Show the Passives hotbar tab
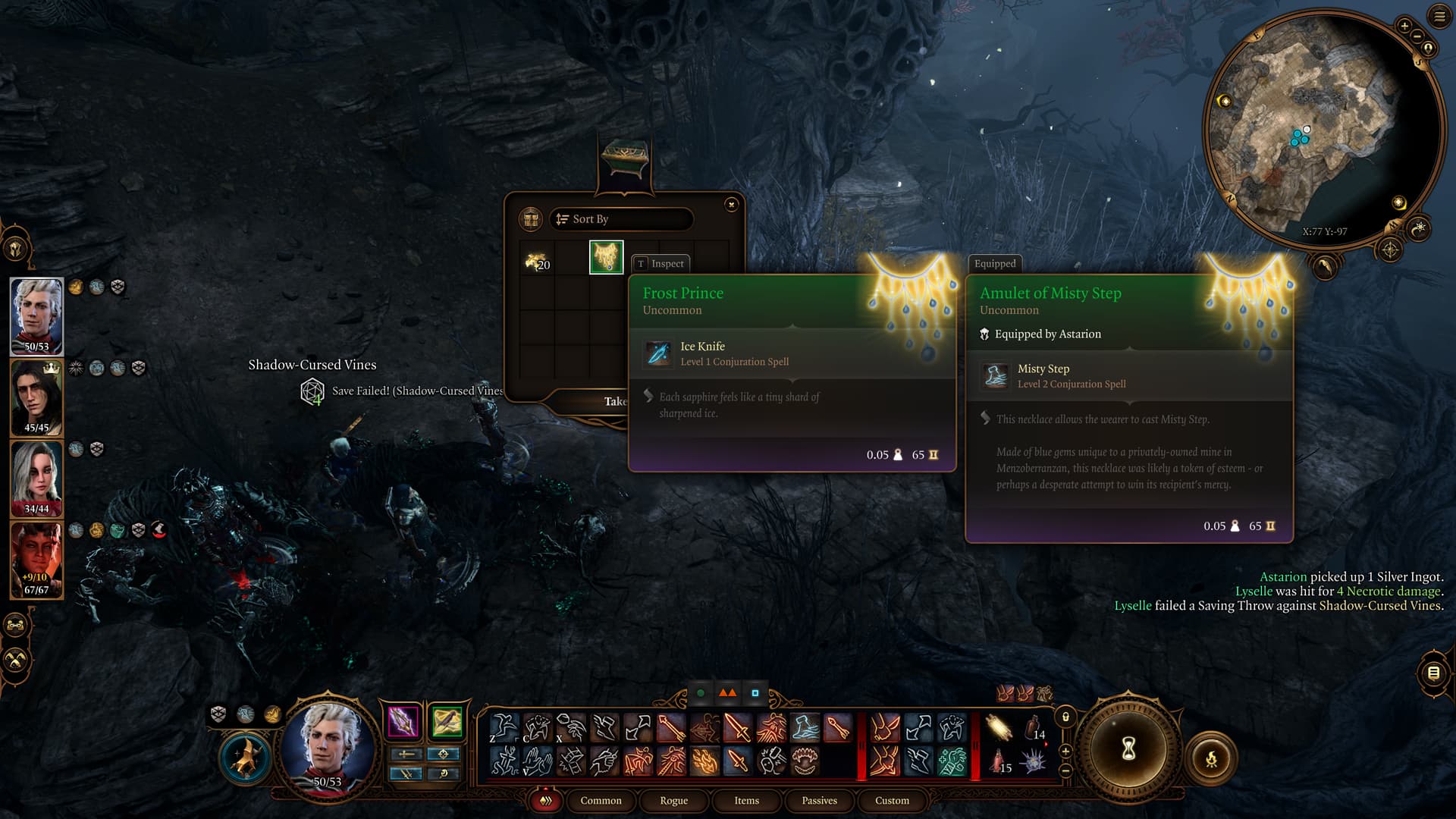The height and width of the screenshot is (819, 1456). [x=819, y=800]
